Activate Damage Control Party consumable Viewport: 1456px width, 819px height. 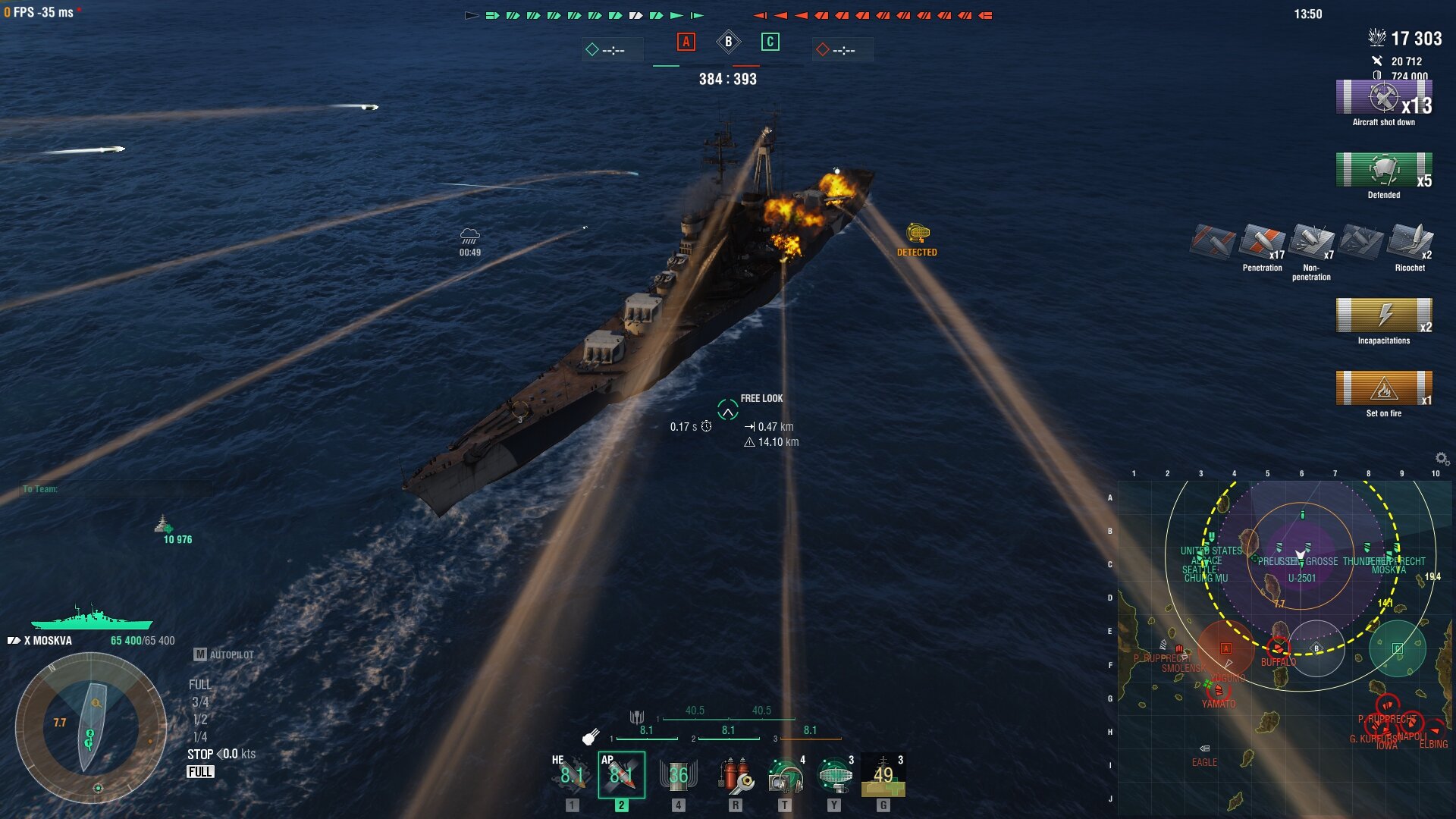point(735,774)
